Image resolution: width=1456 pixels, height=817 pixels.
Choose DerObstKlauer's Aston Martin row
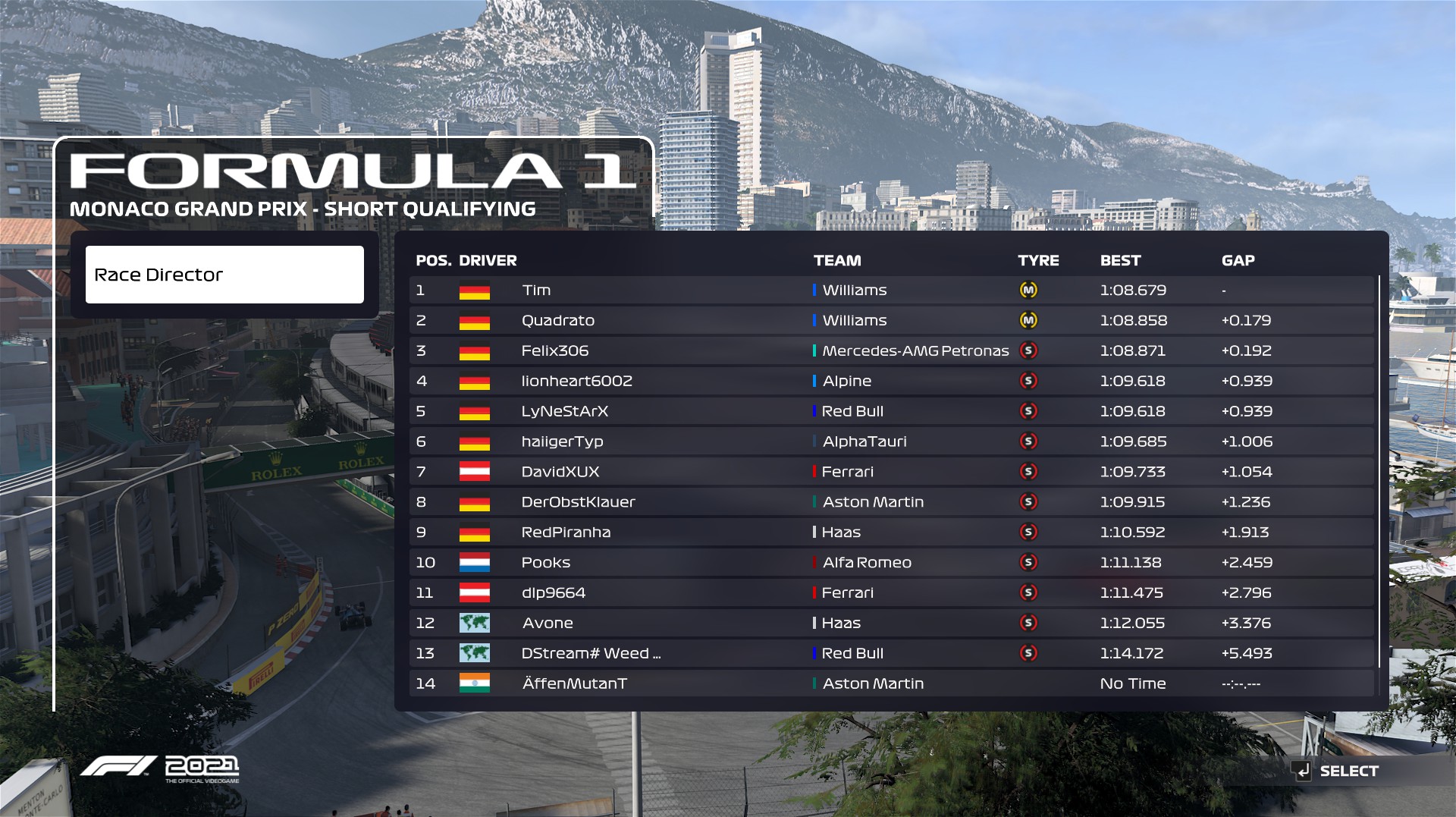click(891, 502)
